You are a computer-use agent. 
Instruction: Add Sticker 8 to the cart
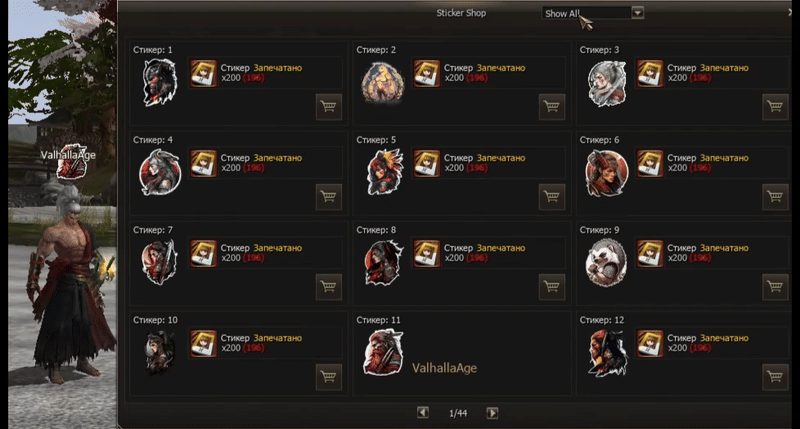[552, 287]
